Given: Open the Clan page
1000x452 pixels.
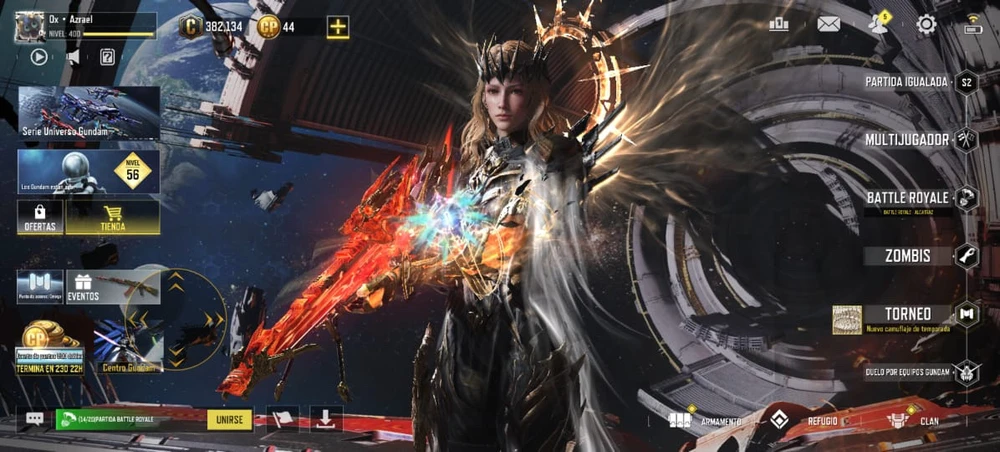Looking at the screenshot, I should tap(920, 421).
